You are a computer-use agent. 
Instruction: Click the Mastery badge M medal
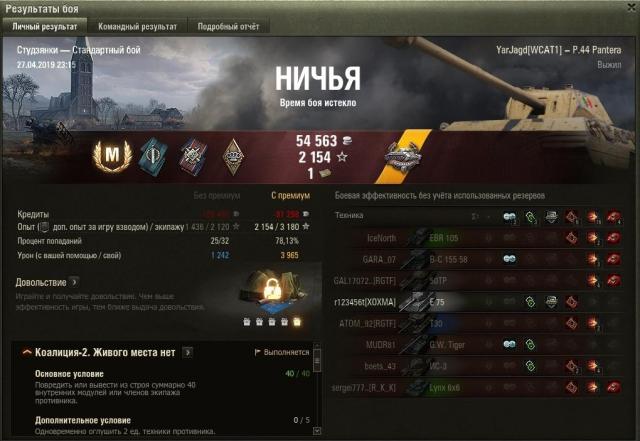(106, 156)
